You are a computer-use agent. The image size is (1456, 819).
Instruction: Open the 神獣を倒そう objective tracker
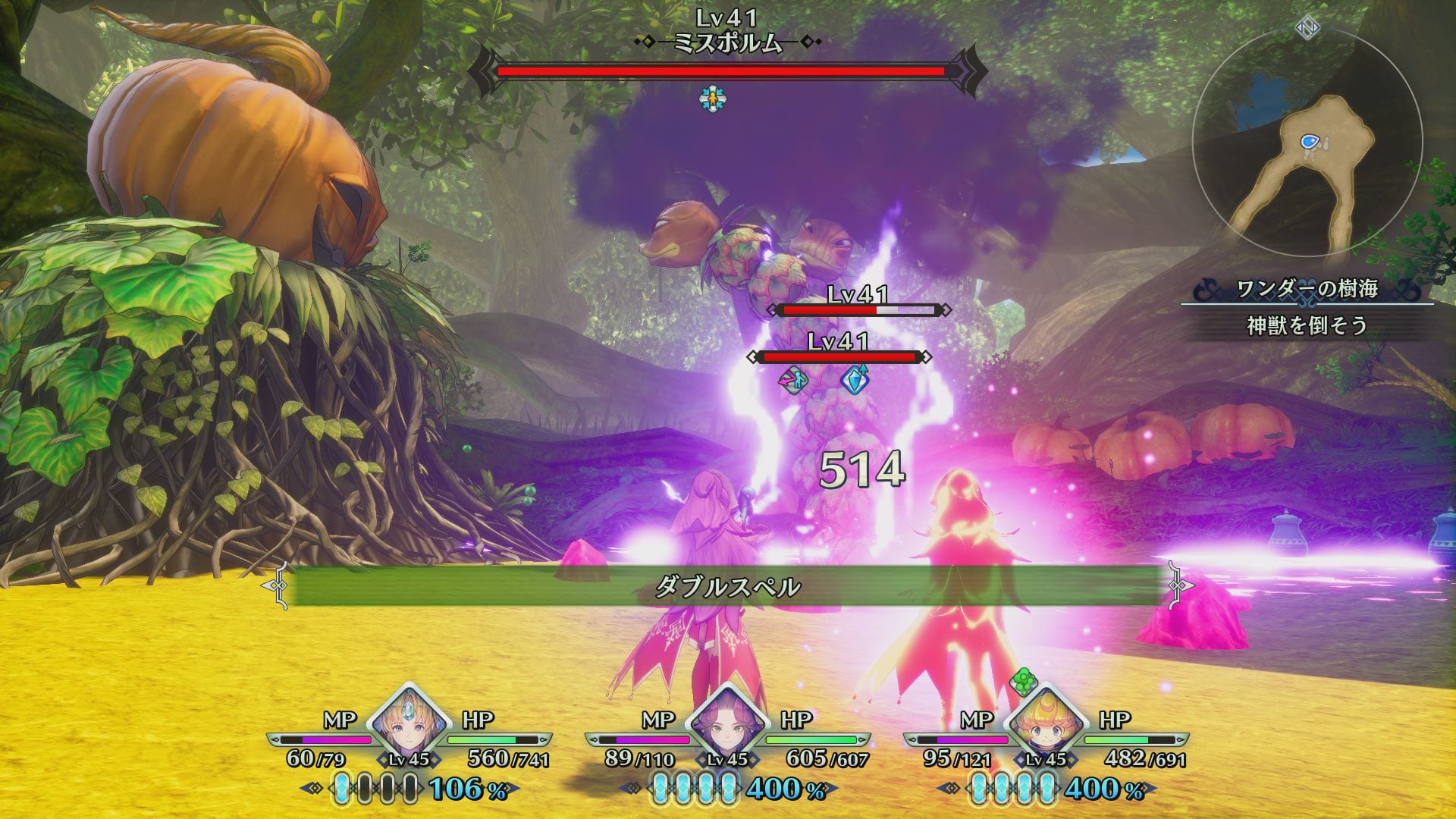pos(1307,325)
